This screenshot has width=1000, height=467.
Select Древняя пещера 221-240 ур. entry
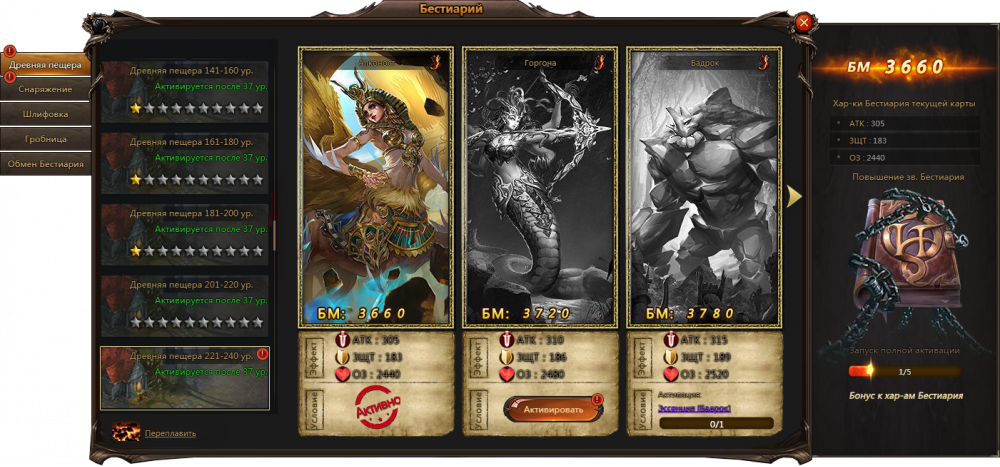185,378
